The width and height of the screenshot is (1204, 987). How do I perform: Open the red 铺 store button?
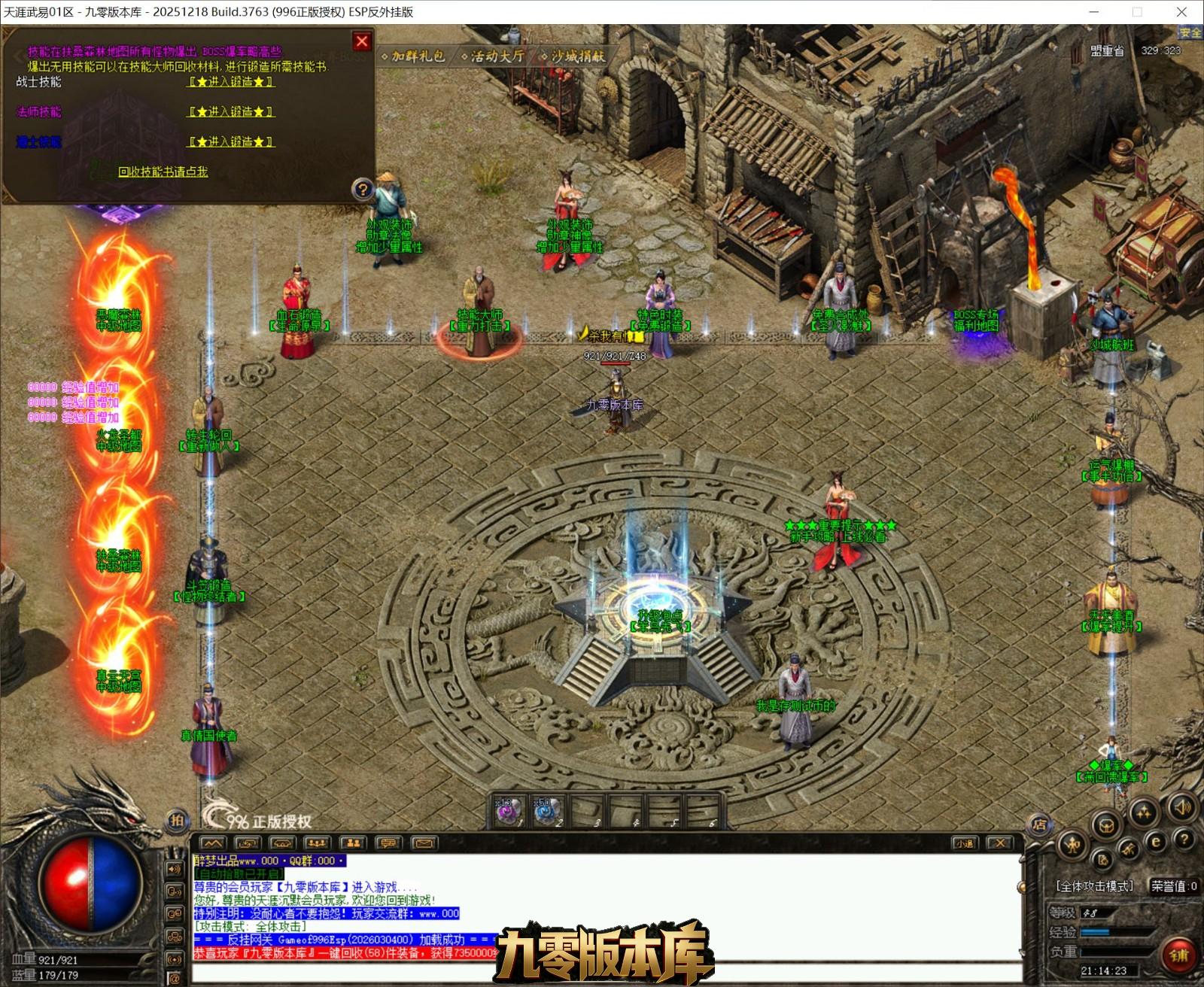[x=1178, y=955]
